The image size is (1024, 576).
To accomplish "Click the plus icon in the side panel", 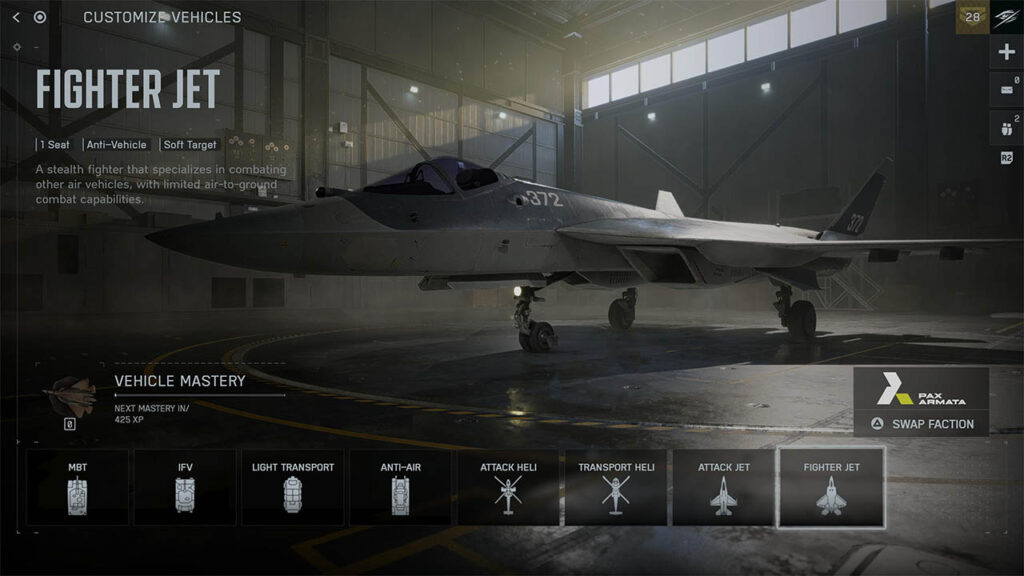I will (x=1006, y=52).
